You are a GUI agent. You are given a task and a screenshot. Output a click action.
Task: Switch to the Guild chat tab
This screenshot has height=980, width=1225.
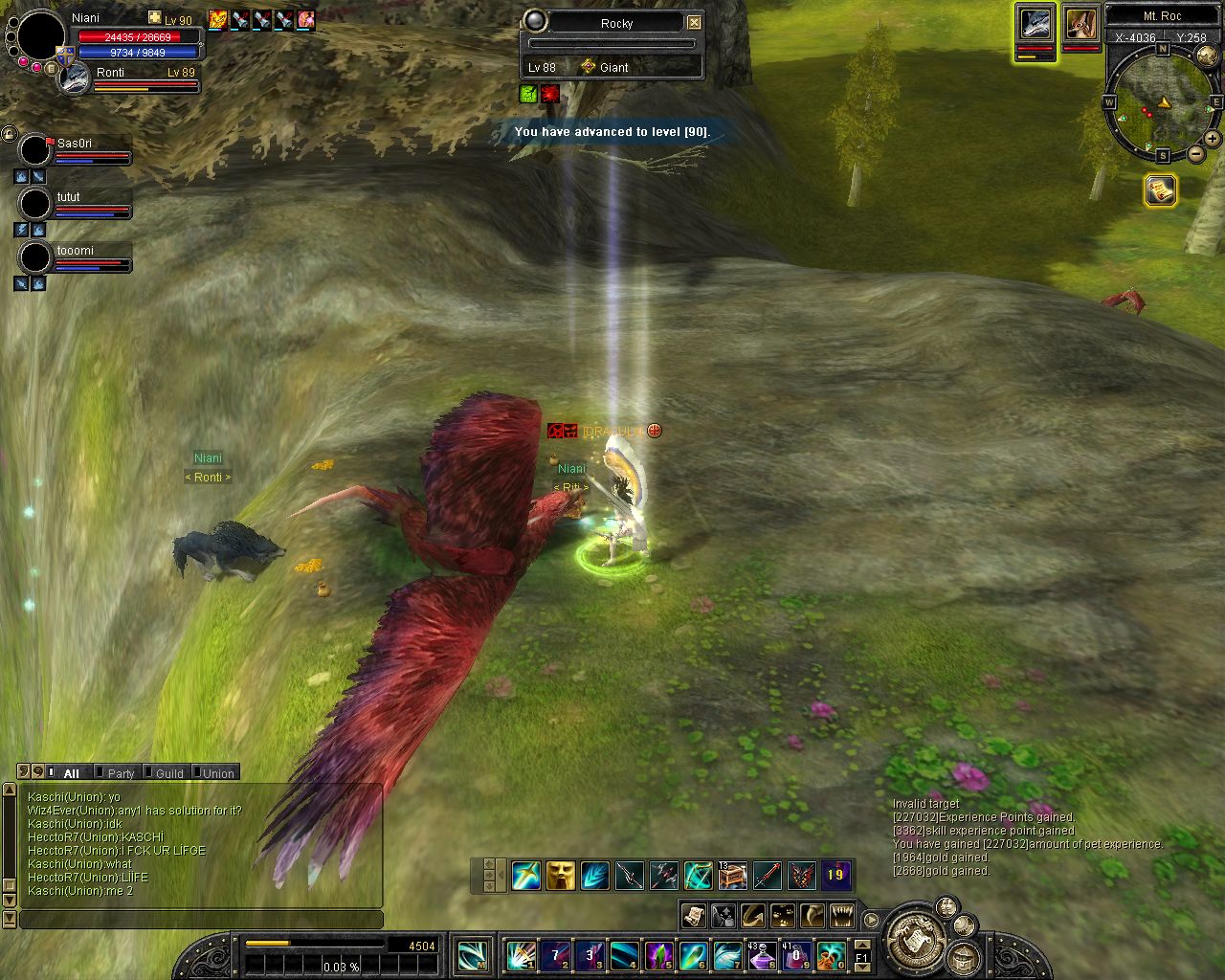169,773
